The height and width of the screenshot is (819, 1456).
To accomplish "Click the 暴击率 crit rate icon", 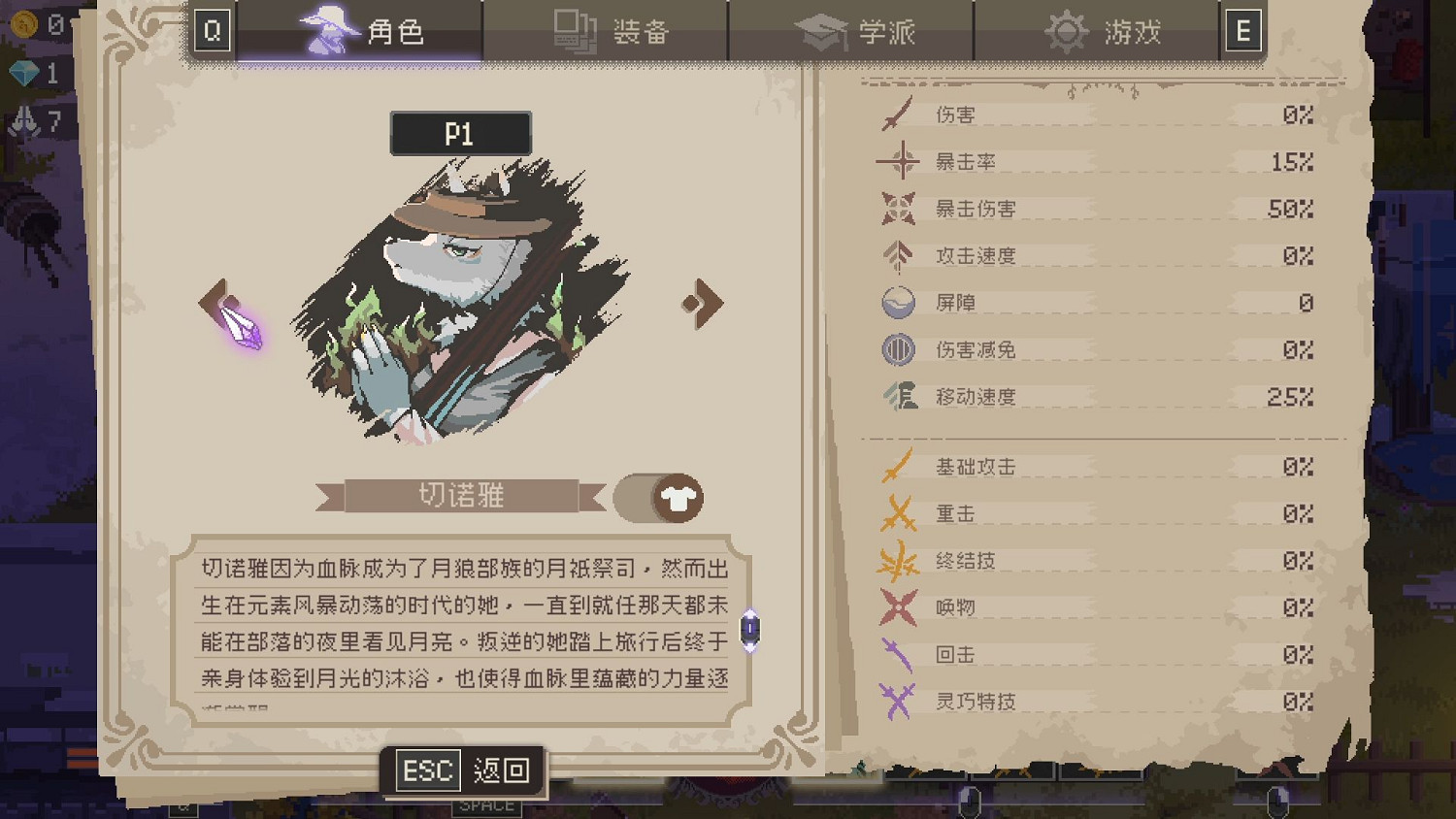I will click(899, 161).
